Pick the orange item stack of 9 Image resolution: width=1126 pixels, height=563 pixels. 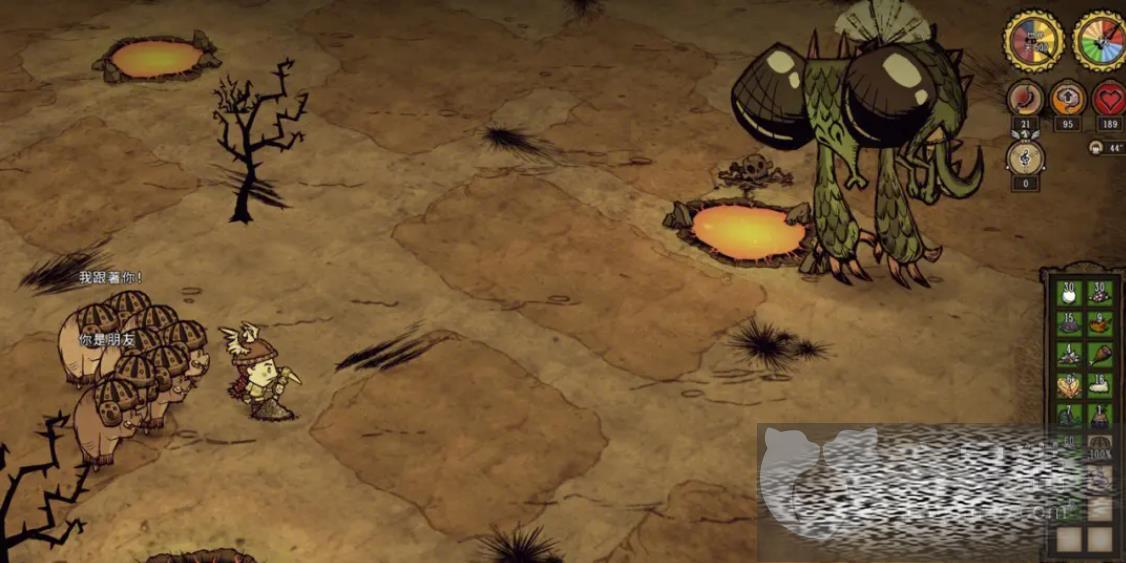[1099, 324]
